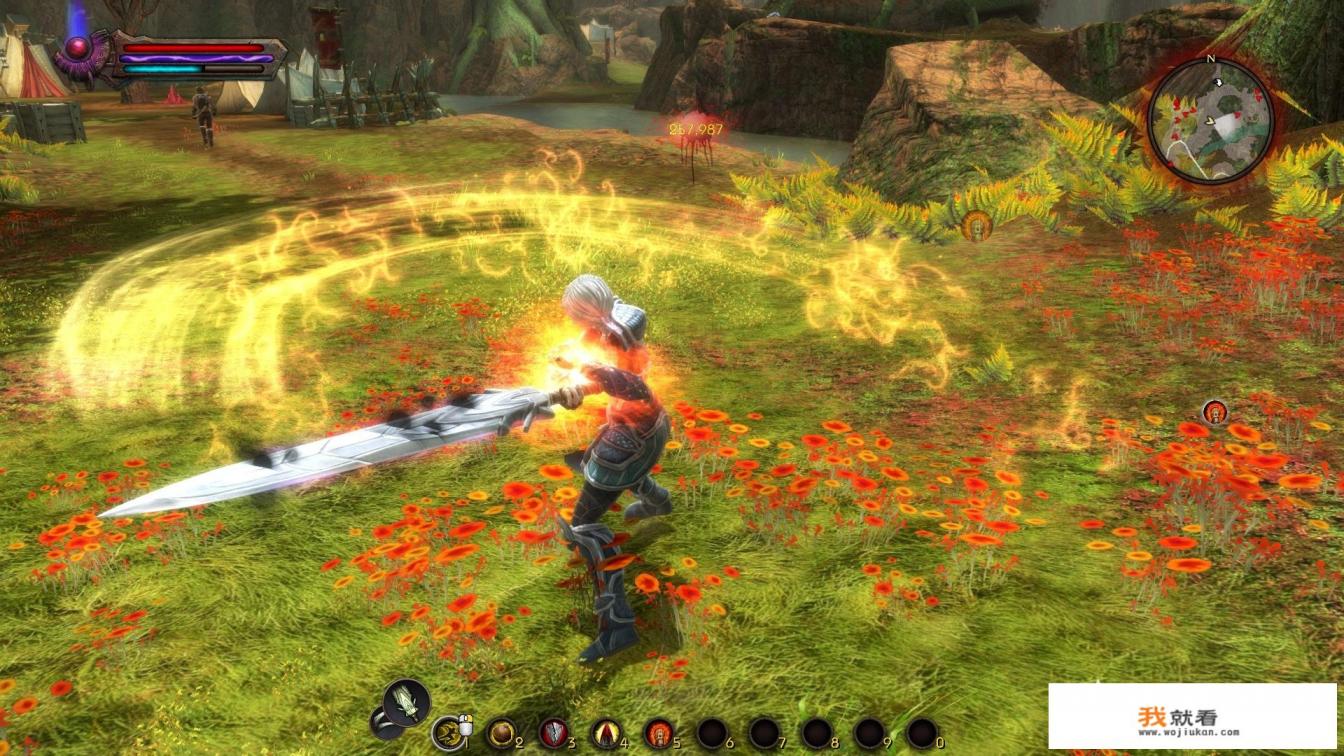Use the golden orb ability in slot 2
Viewport: 1344px width, 756px height.
(x=503, y=732)
